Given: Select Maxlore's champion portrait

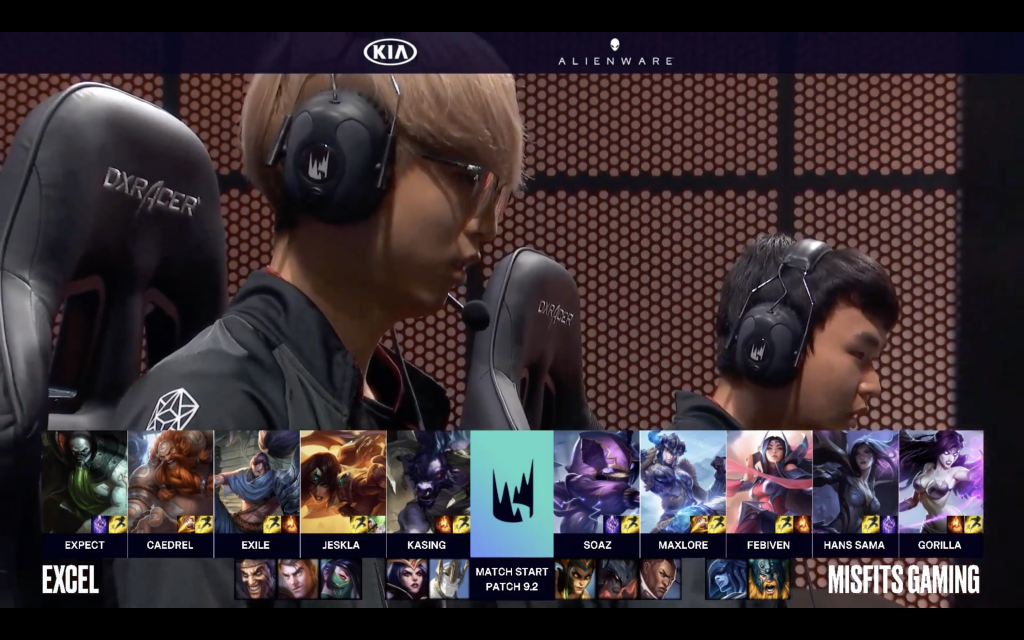Looking at the screenshot, I should [682, 482].
